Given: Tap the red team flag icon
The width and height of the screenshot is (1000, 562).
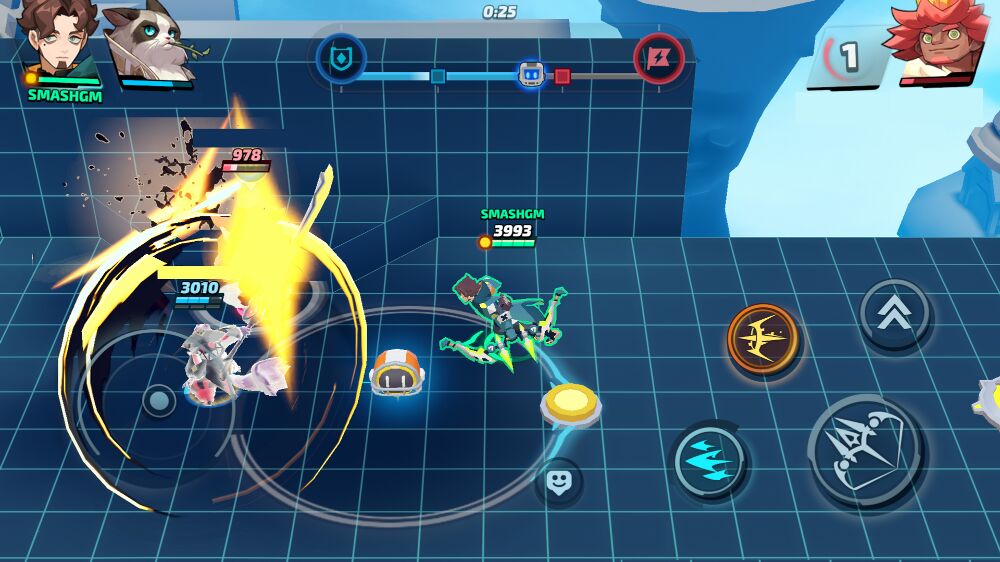Looking at the screenshot, I should pyautogui.click(x=659, y=58).
